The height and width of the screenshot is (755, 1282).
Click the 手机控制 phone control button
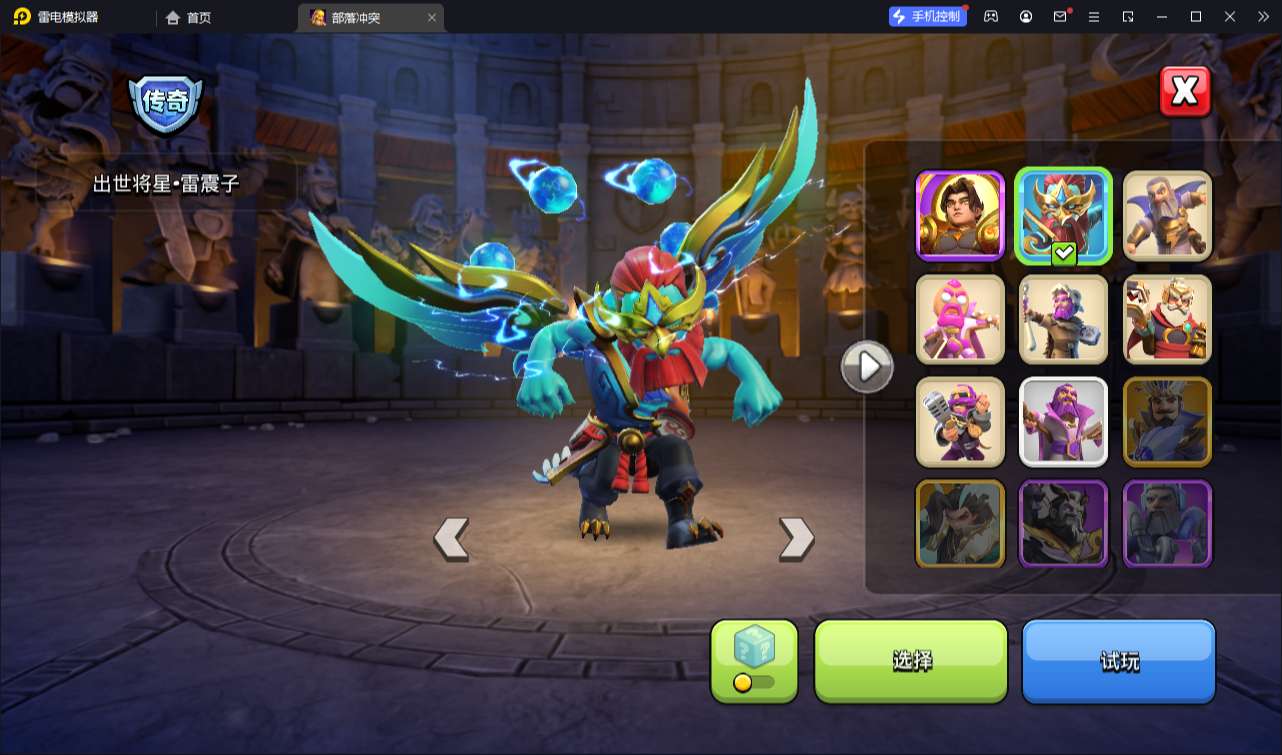(x=927, y=17)
